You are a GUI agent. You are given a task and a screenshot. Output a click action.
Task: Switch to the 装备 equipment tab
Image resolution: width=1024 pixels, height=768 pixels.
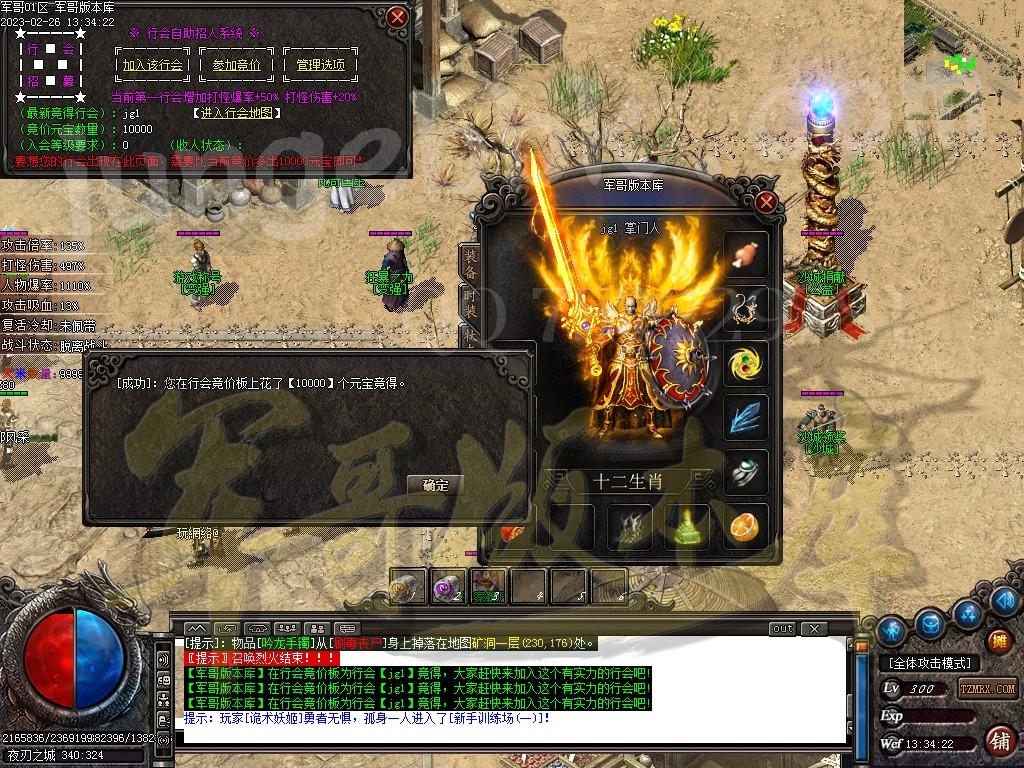pos(470,262)
